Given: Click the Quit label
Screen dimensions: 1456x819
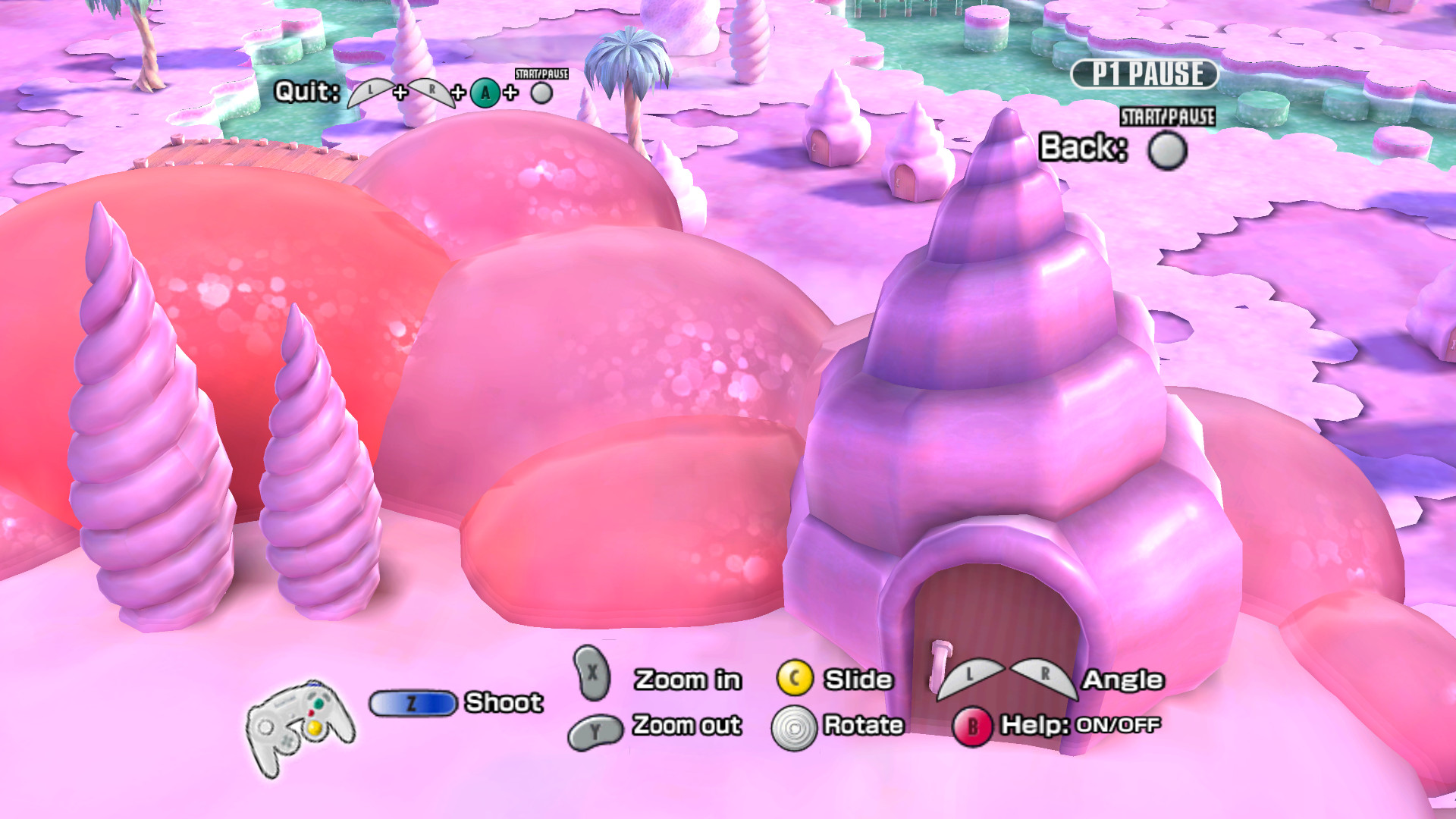Looking at the screenshot, I should tap(306, 91).
